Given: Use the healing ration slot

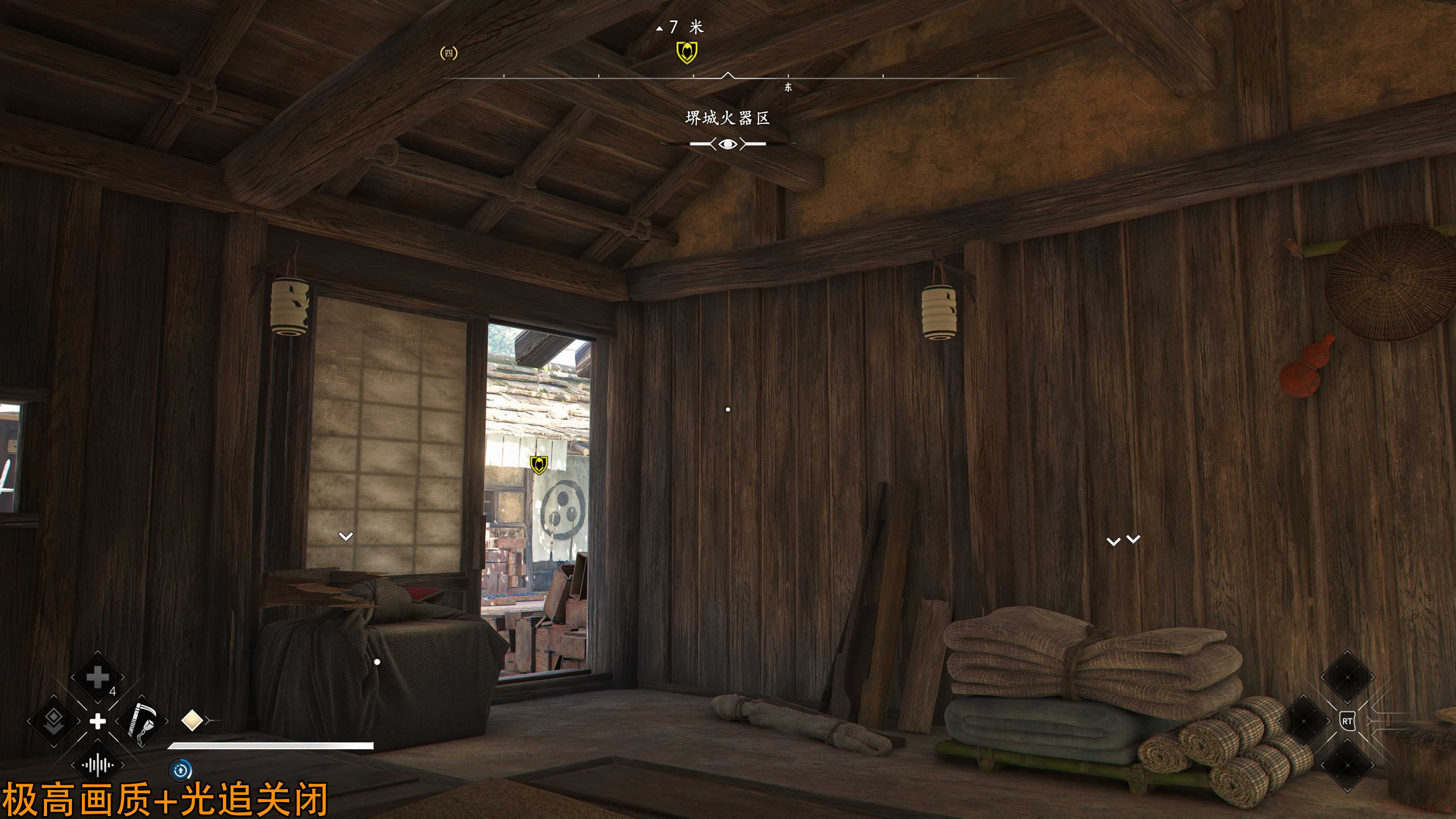Looking at the screenshot, I should coord(97,677).
